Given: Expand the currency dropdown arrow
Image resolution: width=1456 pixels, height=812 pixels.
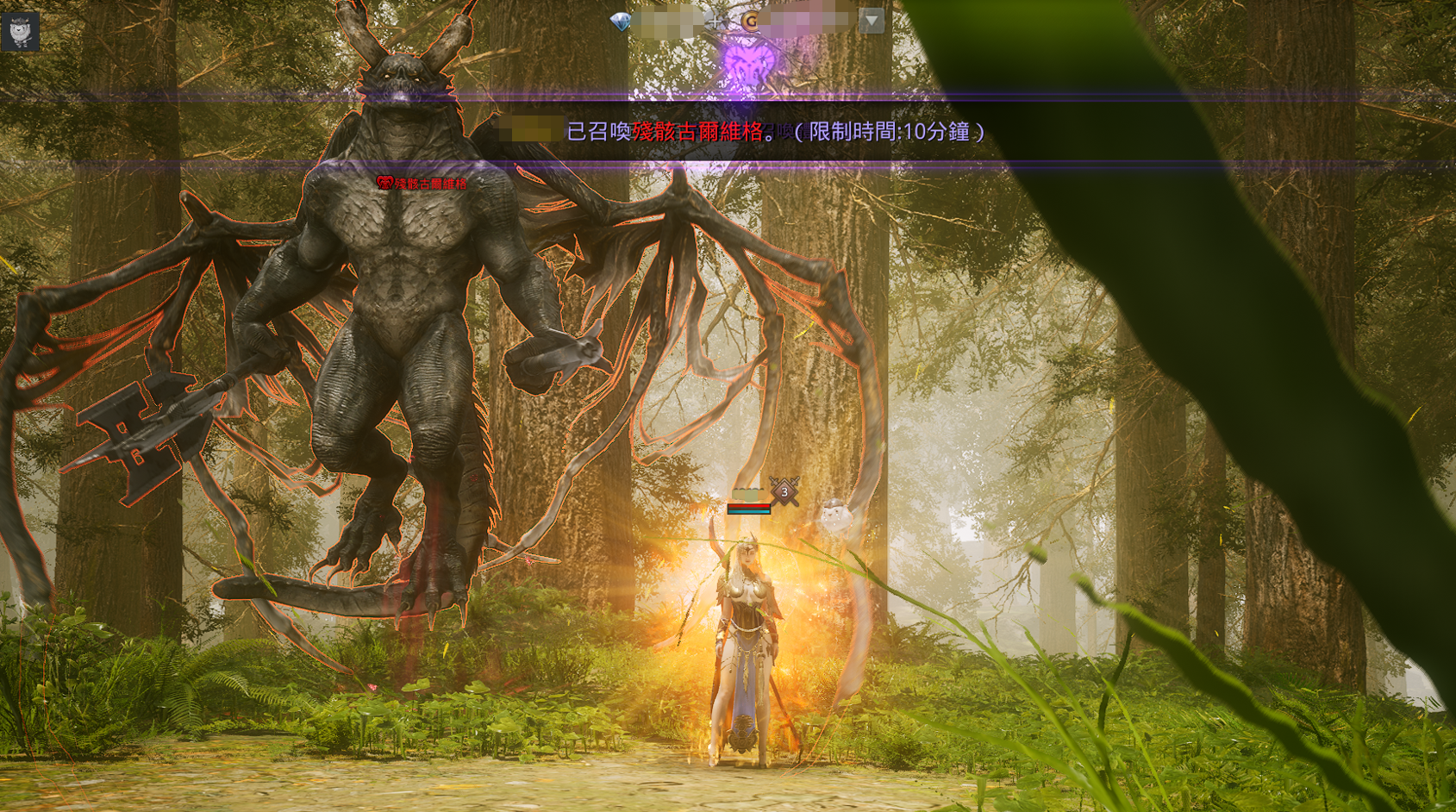Looking at the screenshot, I should [x=872, y=21].
